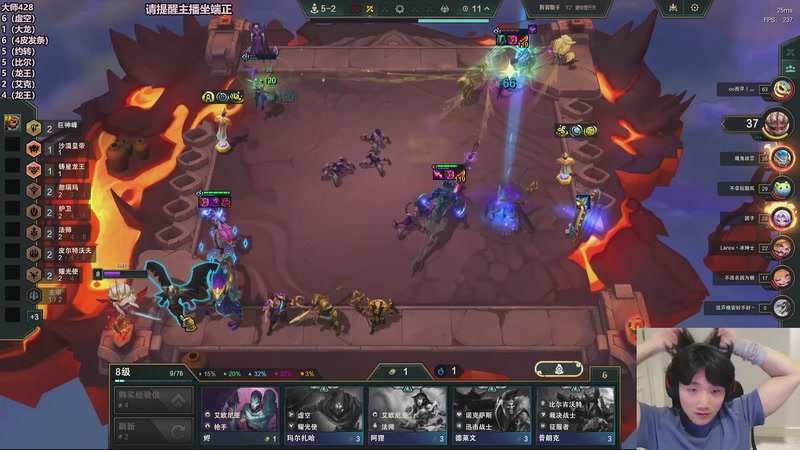Click the 购买经验值 buy XP button
The height and width of the screenshot is (450, 800).
[151, 401]
